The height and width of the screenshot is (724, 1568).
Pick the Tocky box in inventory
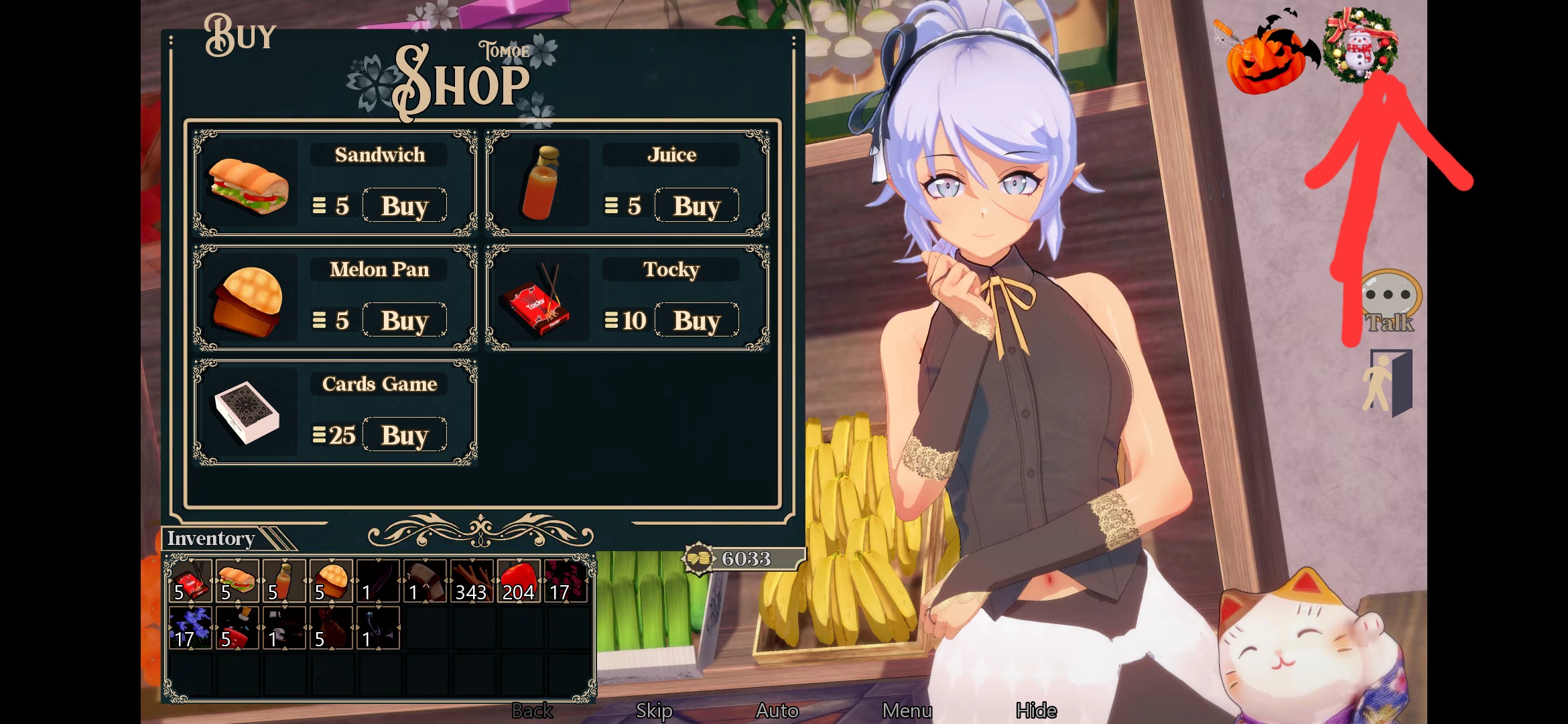click(x=190, y=581)
